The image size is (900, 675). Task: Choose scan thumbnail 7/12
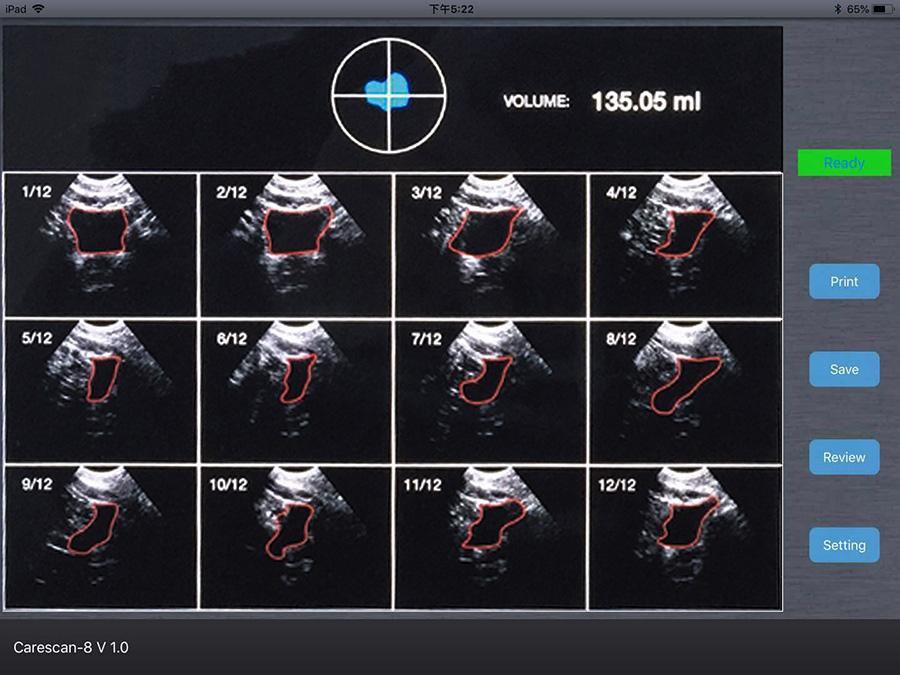[490, 390]
